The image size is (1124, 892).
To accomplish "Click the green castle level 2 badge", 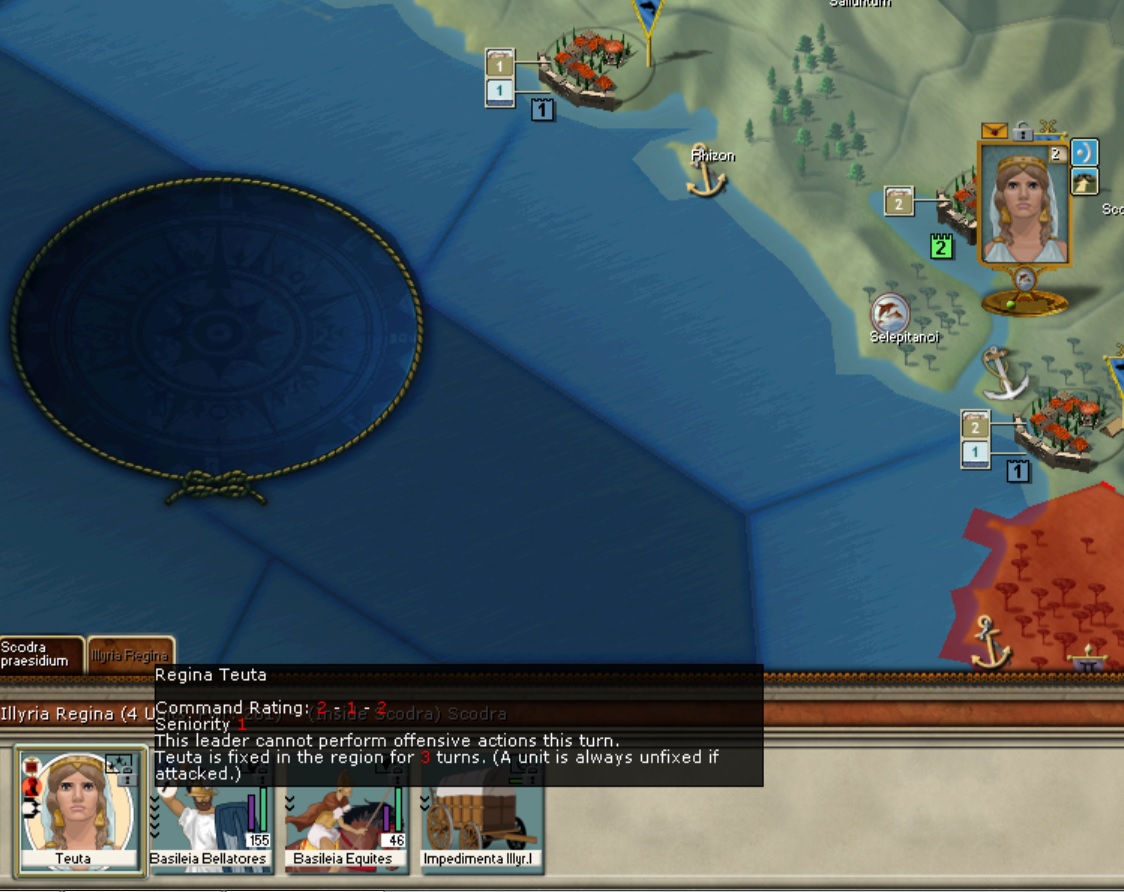I will [940, 245].
